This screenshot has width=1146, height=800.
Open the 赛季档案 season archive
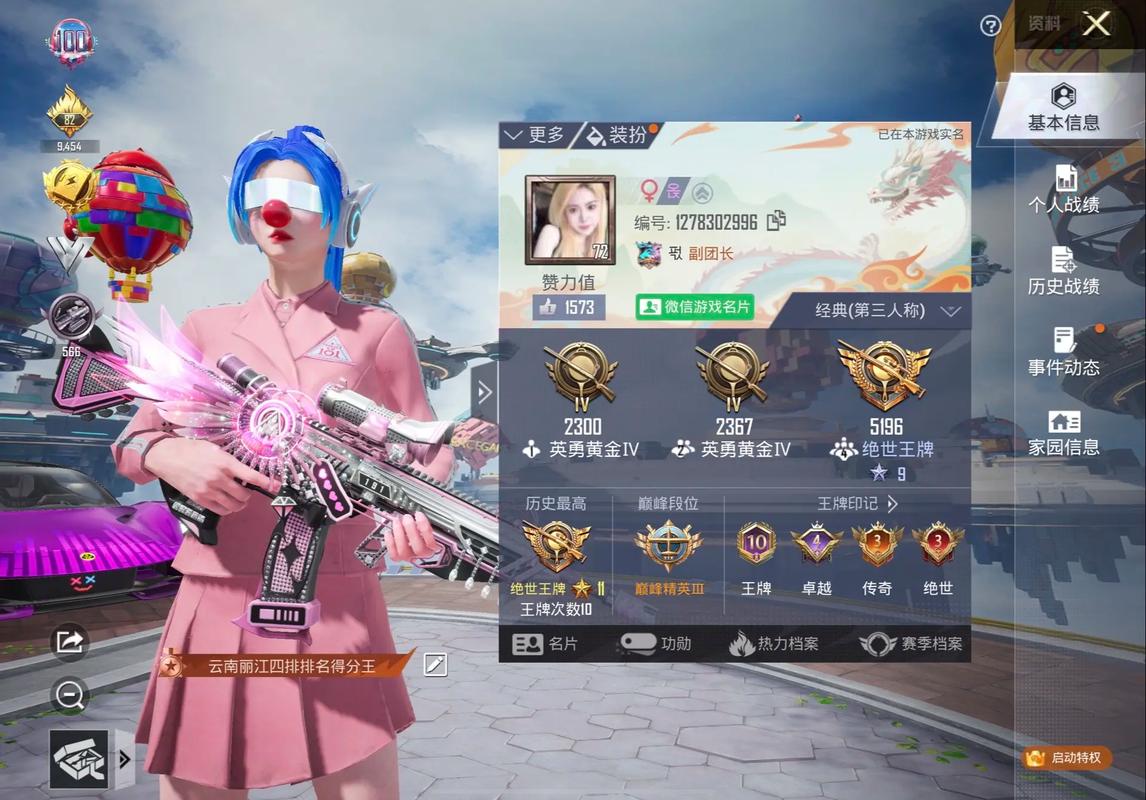coord(911,644)
